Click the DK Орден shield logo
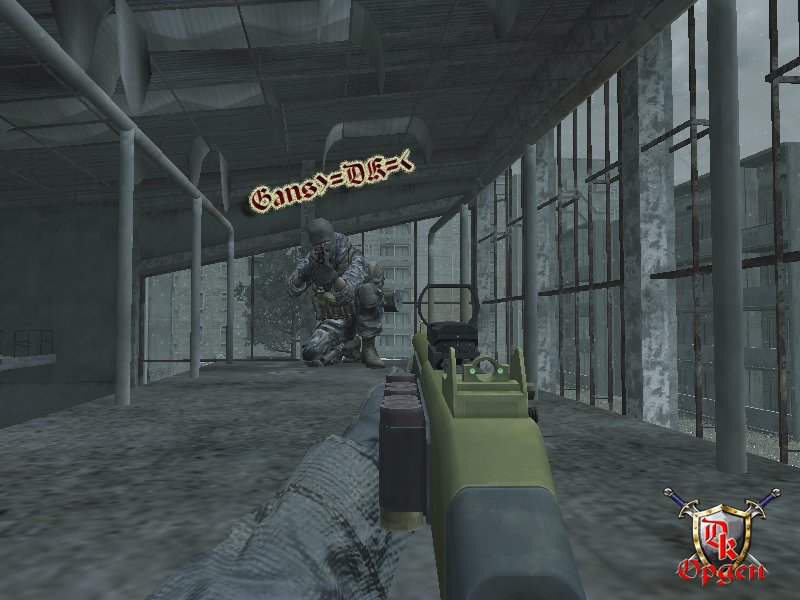 tap(723, 534)
